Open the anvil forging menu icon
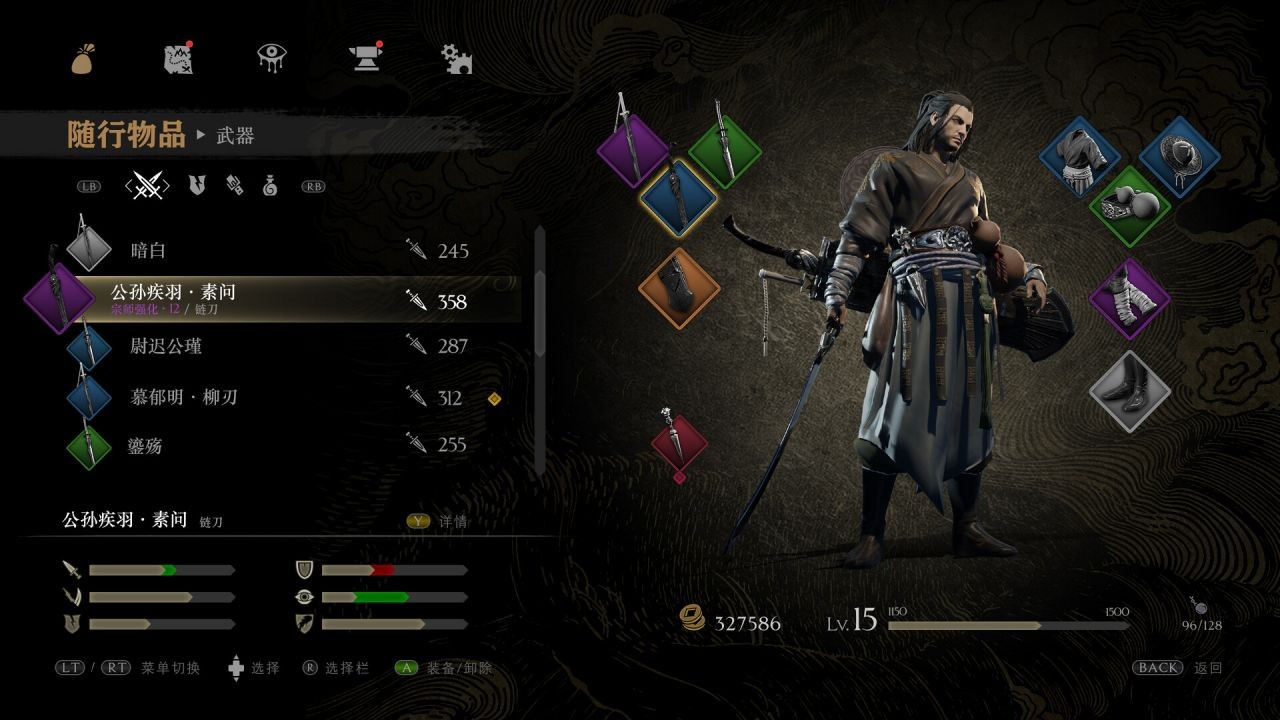The width and height of the screenshot is (1280, 720). click(x=365, y=59)
